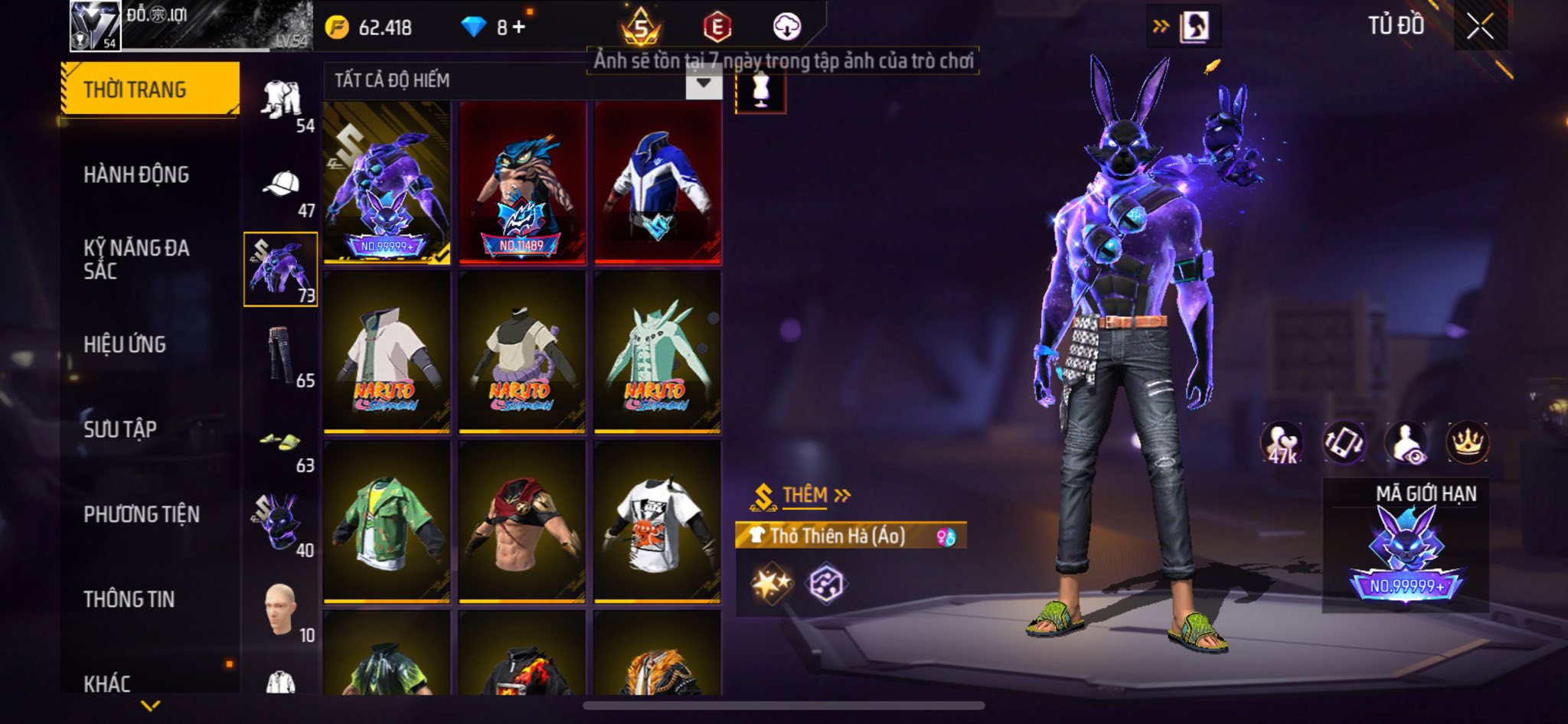The height and width of the screenshot is (724, 1568).
Task: Select the mannequin outfit preset button
Action: click(x=760, y=91)
